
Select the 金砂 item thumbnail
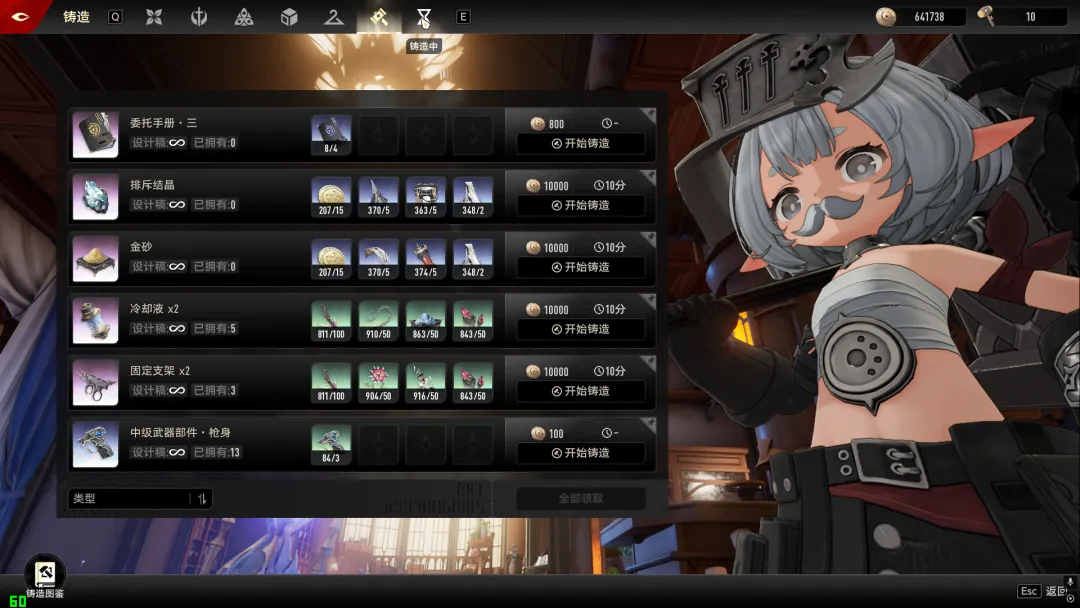pos(96,259)
